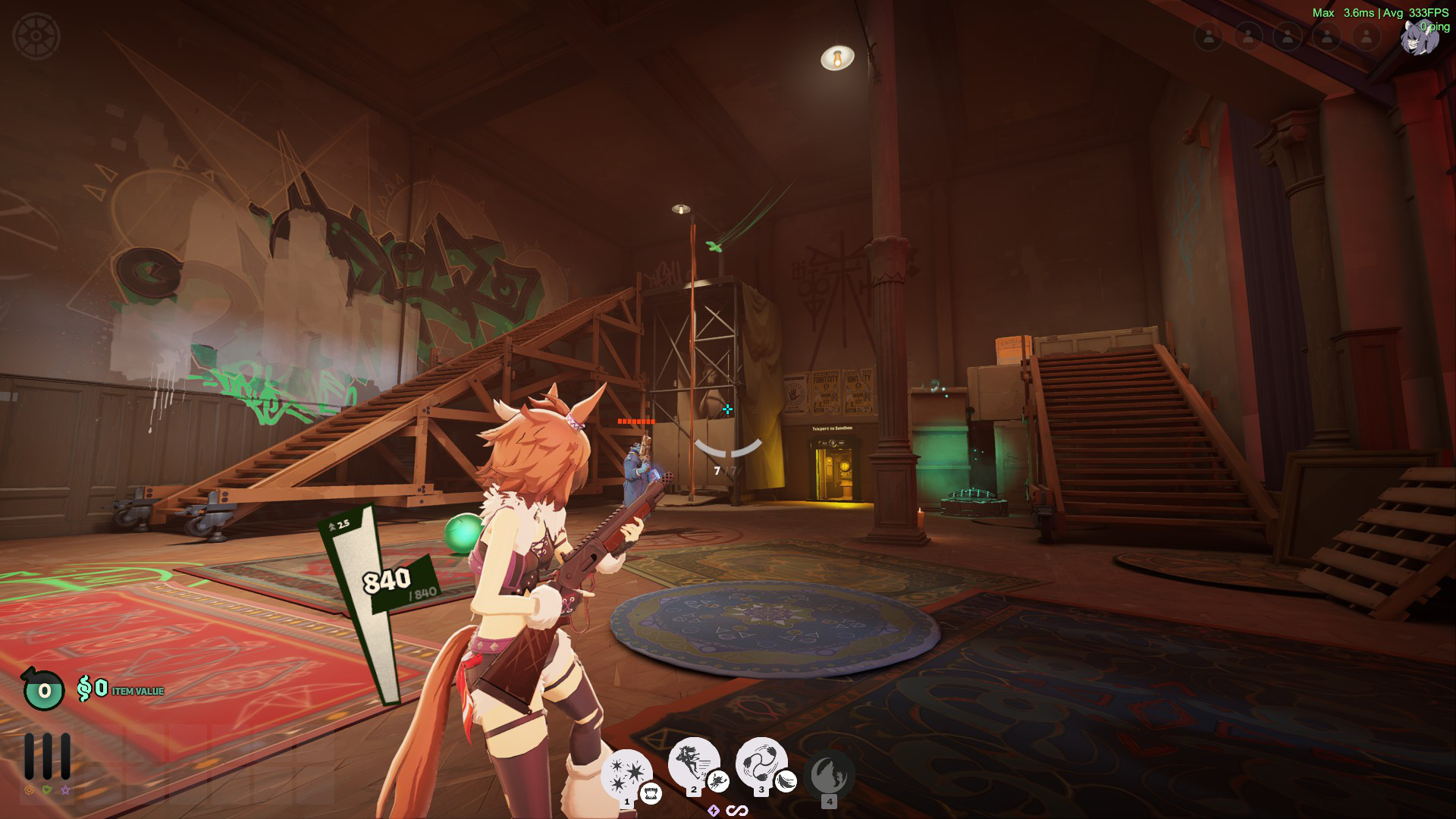The height and width of the screenshot is (819, 1456).
Task: Click the fanged jaws sub-icon
Action: click(651, 794)
